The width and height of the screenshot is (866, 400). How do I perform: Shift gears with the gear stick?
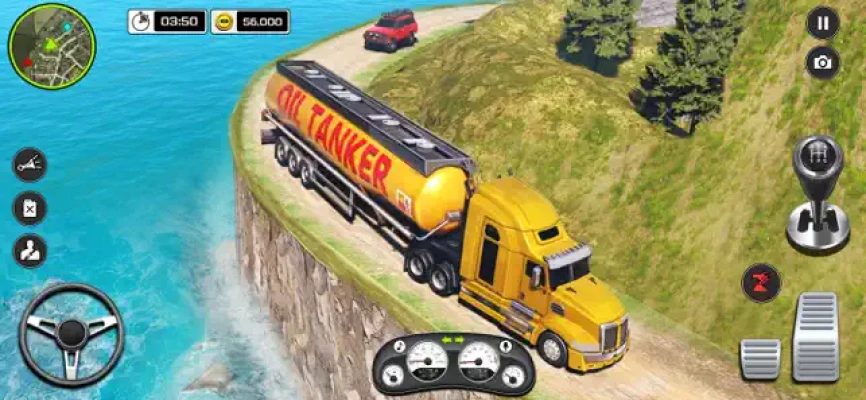tap(817, 194)
